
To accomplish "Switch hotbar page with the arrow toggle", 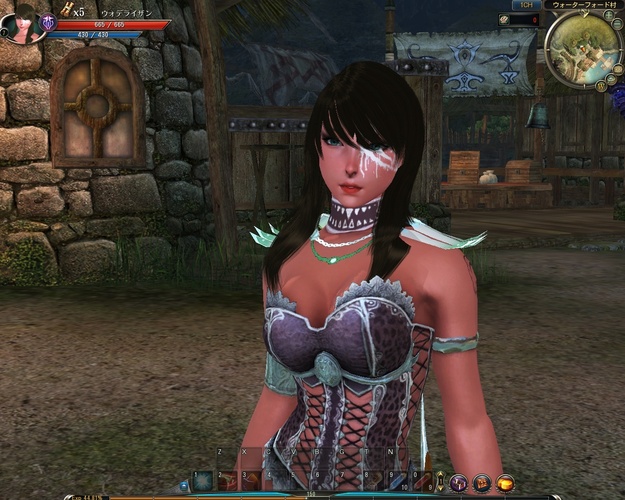I will pos(440,481).
